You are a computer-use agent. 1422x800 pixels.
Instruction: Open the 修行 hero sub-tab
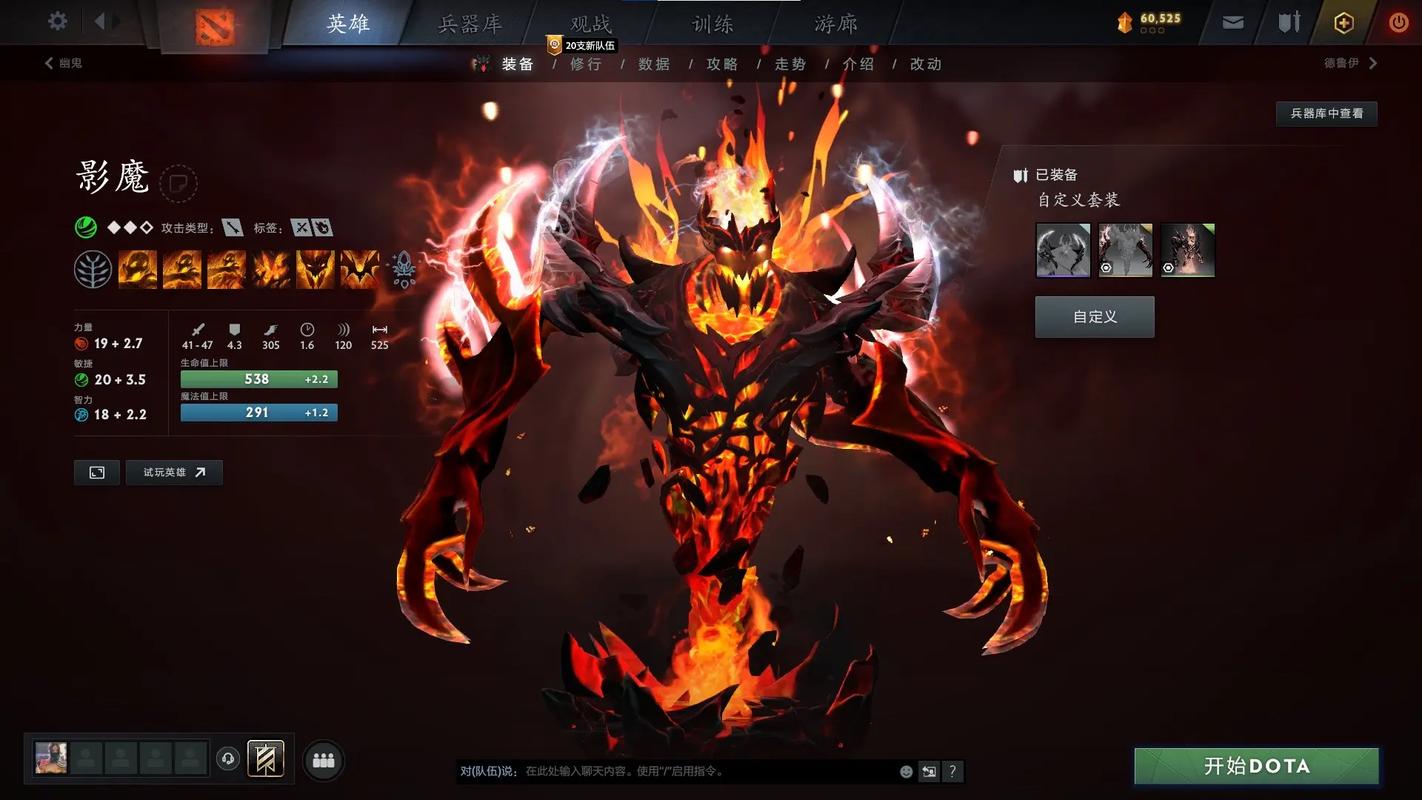[x=586, y=64]
